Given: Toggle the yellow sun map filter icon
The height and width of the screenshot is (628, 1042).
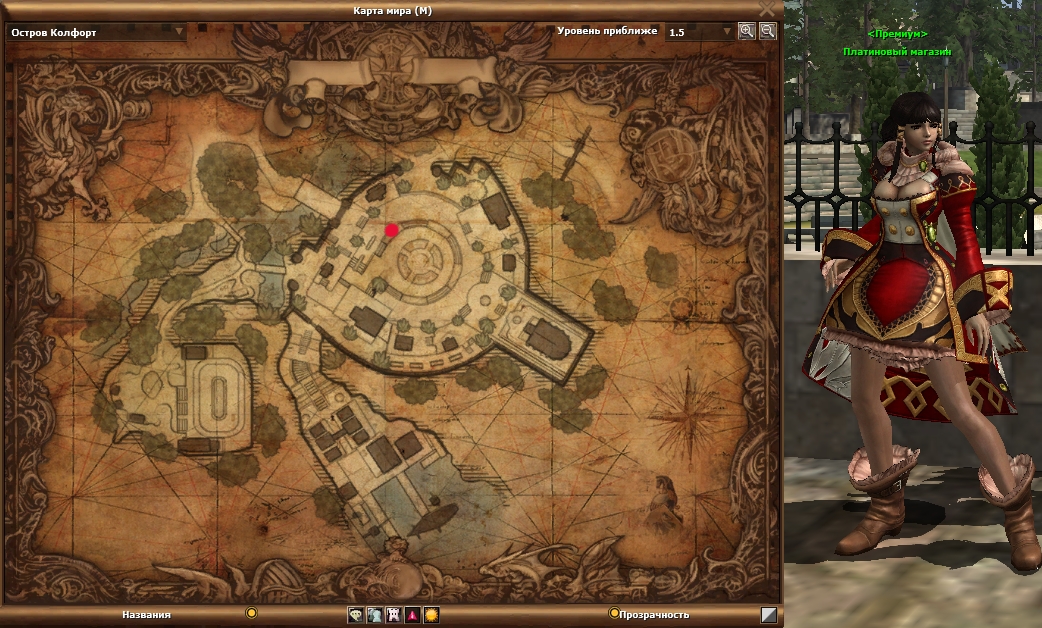Looking at the screenshot, I should click(431, 615).
